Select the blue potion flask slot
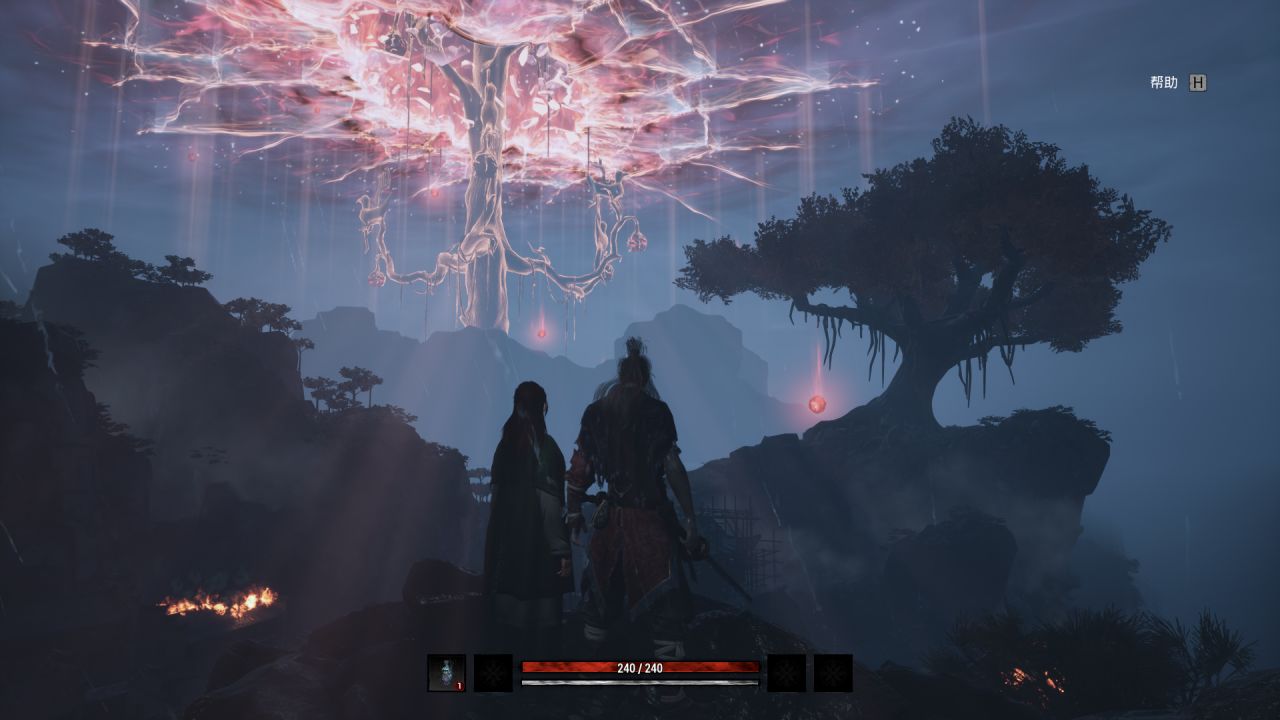This screenshot has width=1280, height=720. (x=446, y=673)
